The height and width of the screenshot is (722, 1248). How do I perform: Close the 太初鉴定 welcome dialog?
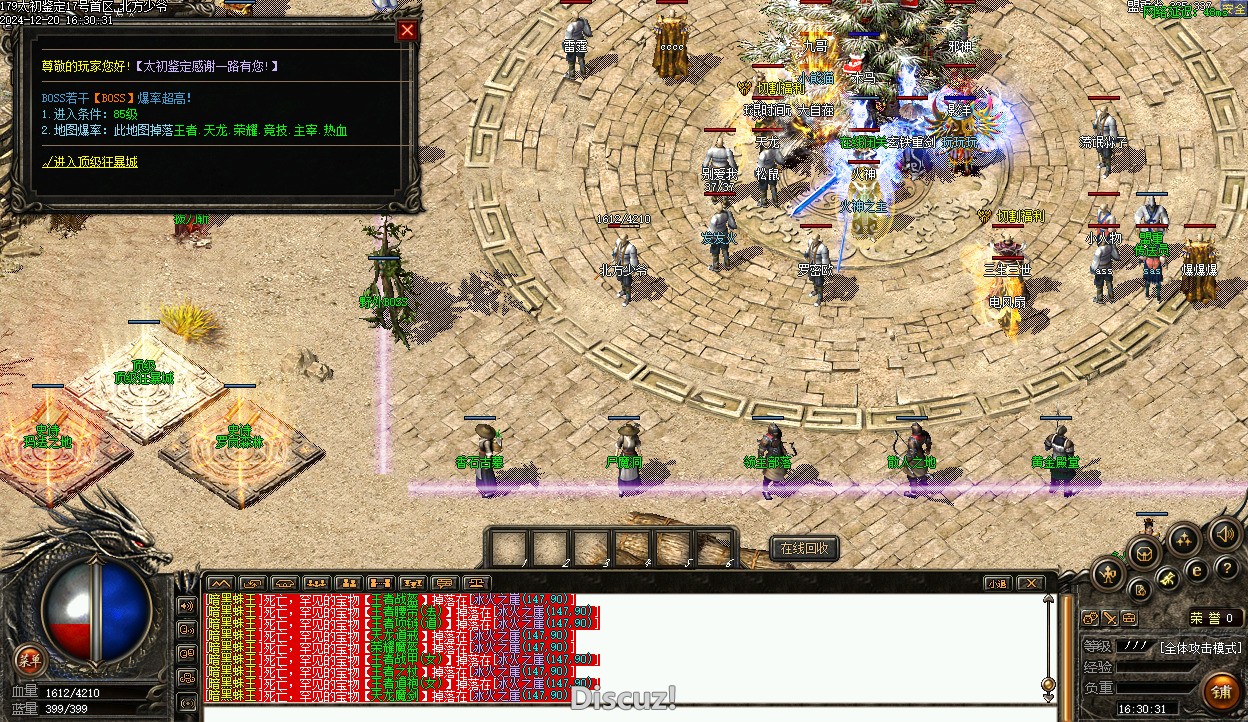coord(407,30)
